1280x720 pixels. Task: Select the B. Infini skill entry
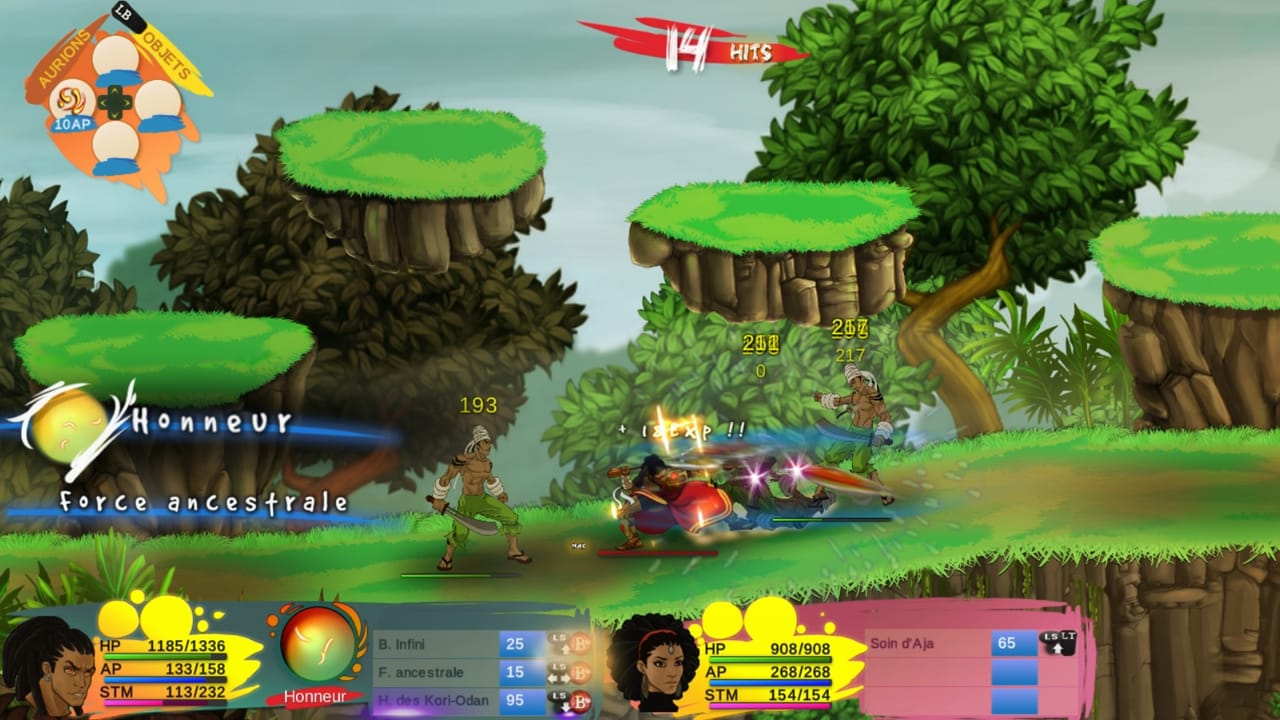[x=400, y=644]
